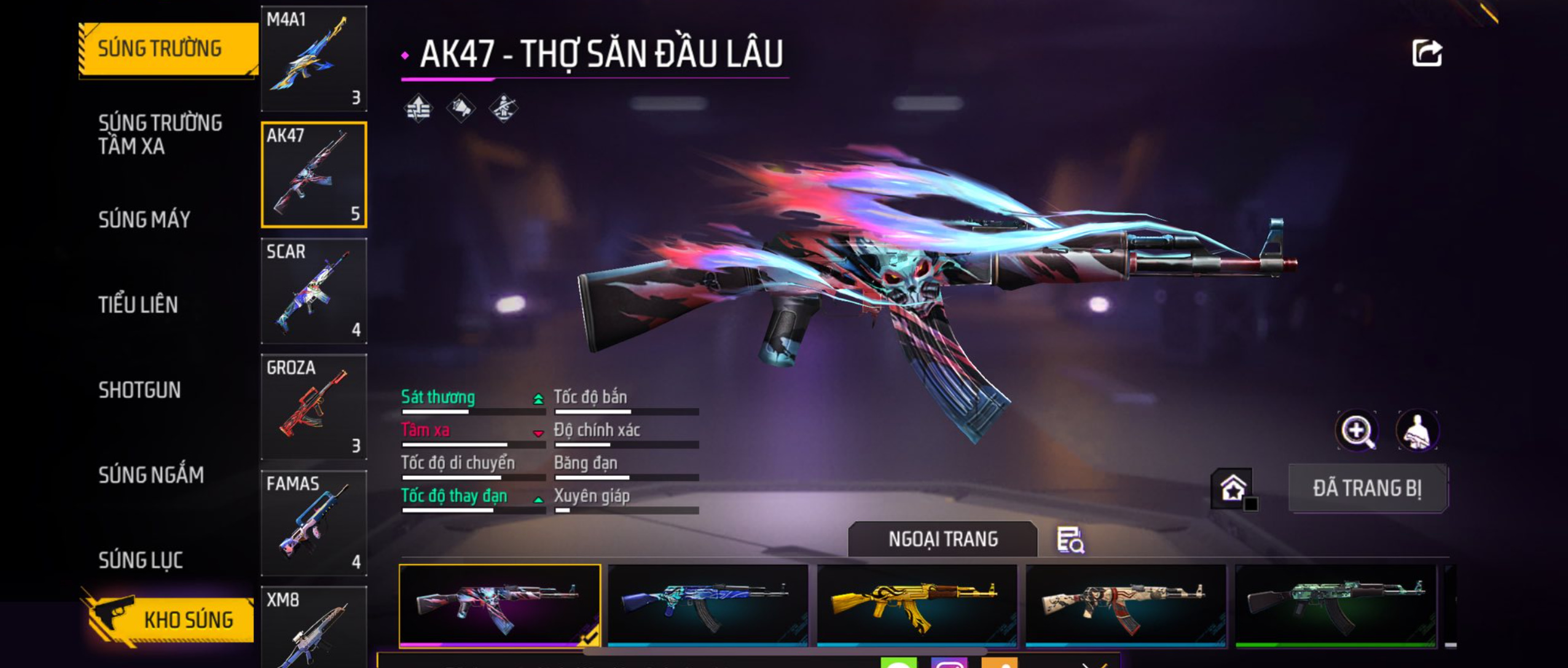The width and height of the screenshot is (1568, 668).
Task: Switch to Súng Trường Tầm Xa category
Action: (160, 134)
